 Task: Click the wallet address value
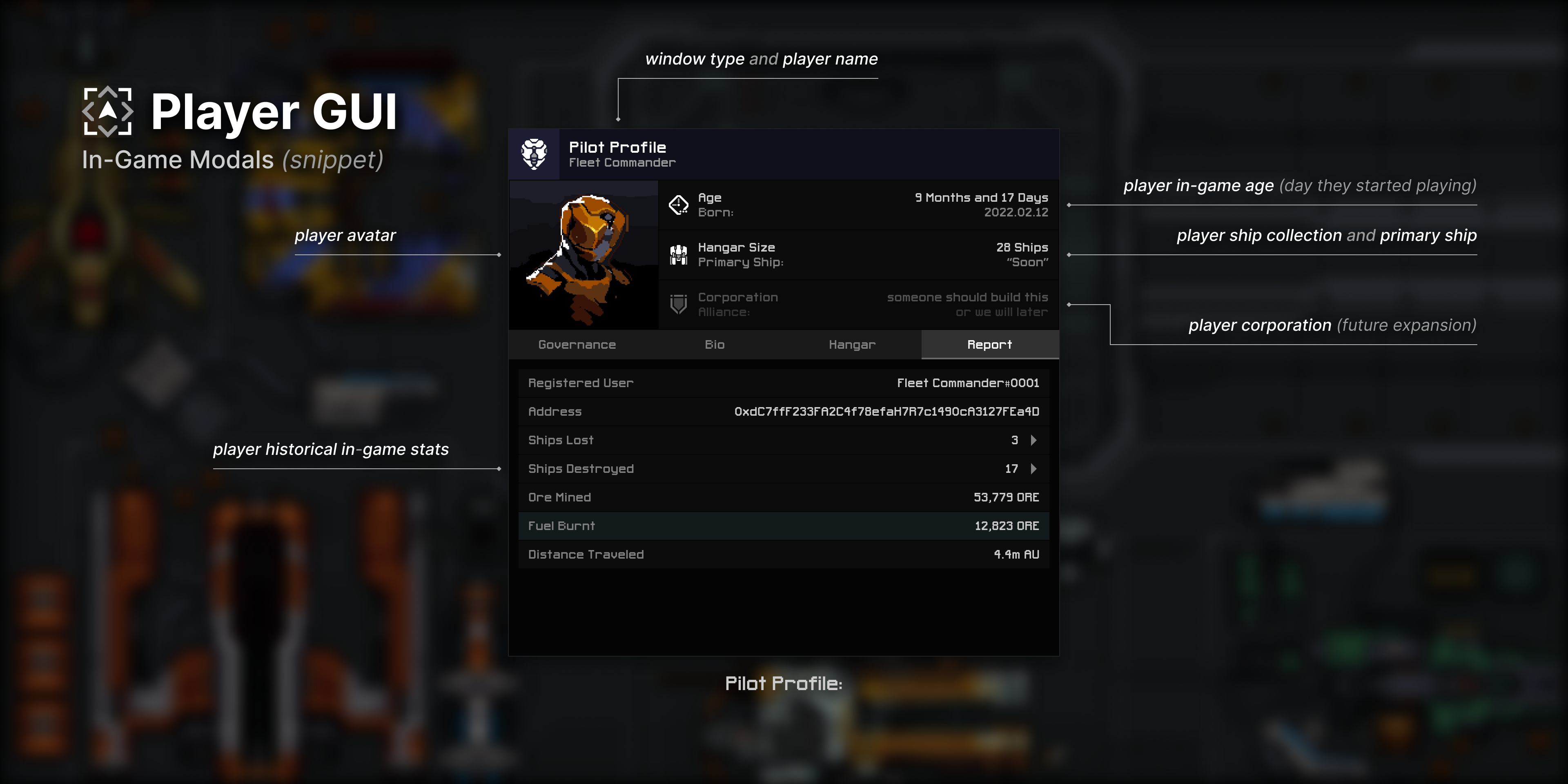[x=886, y=411]
